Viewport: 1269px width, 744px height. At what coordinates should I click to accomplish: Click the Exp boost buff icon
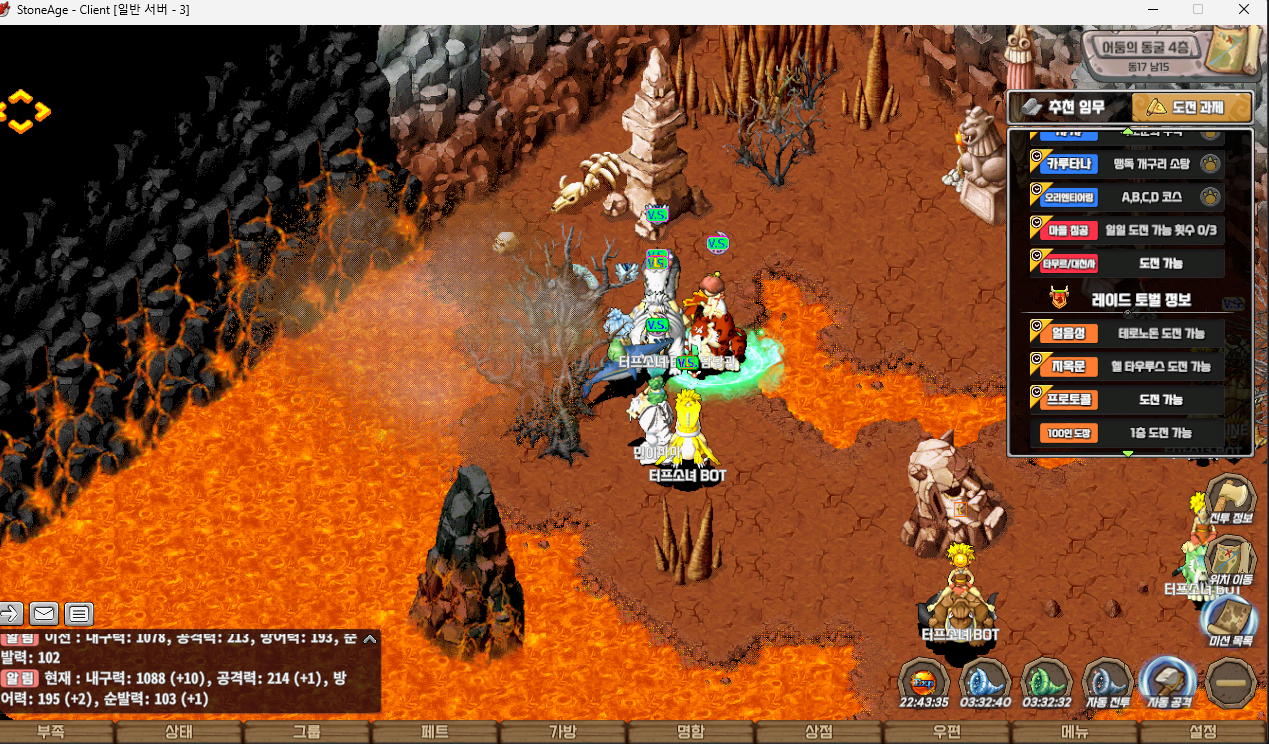click(x=923, y=682)
